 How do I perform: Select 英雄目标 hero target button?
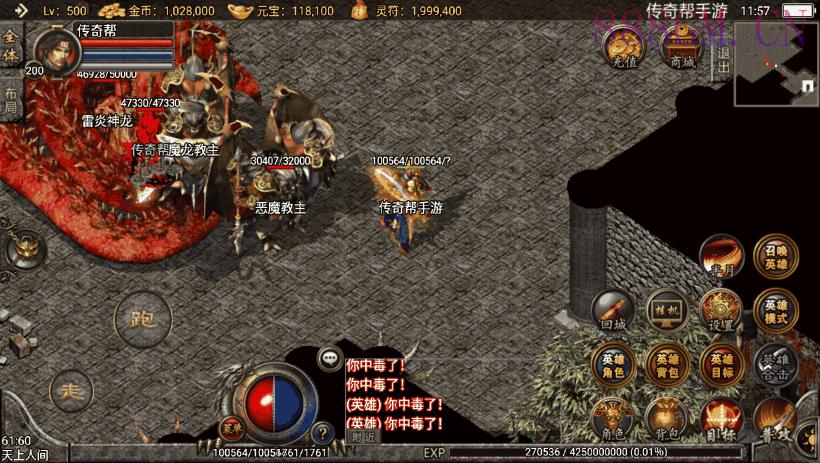(x=720, y=365)
